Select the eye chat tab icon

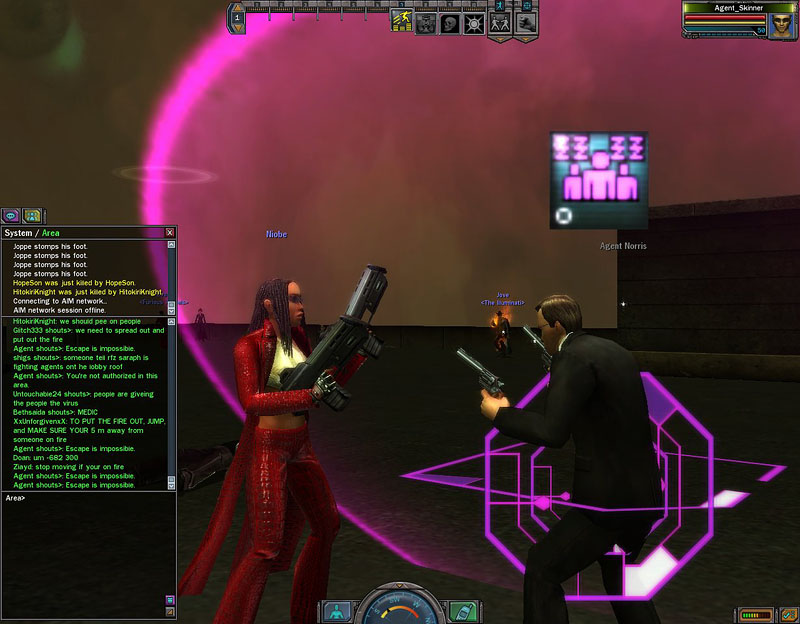point(11,214)
